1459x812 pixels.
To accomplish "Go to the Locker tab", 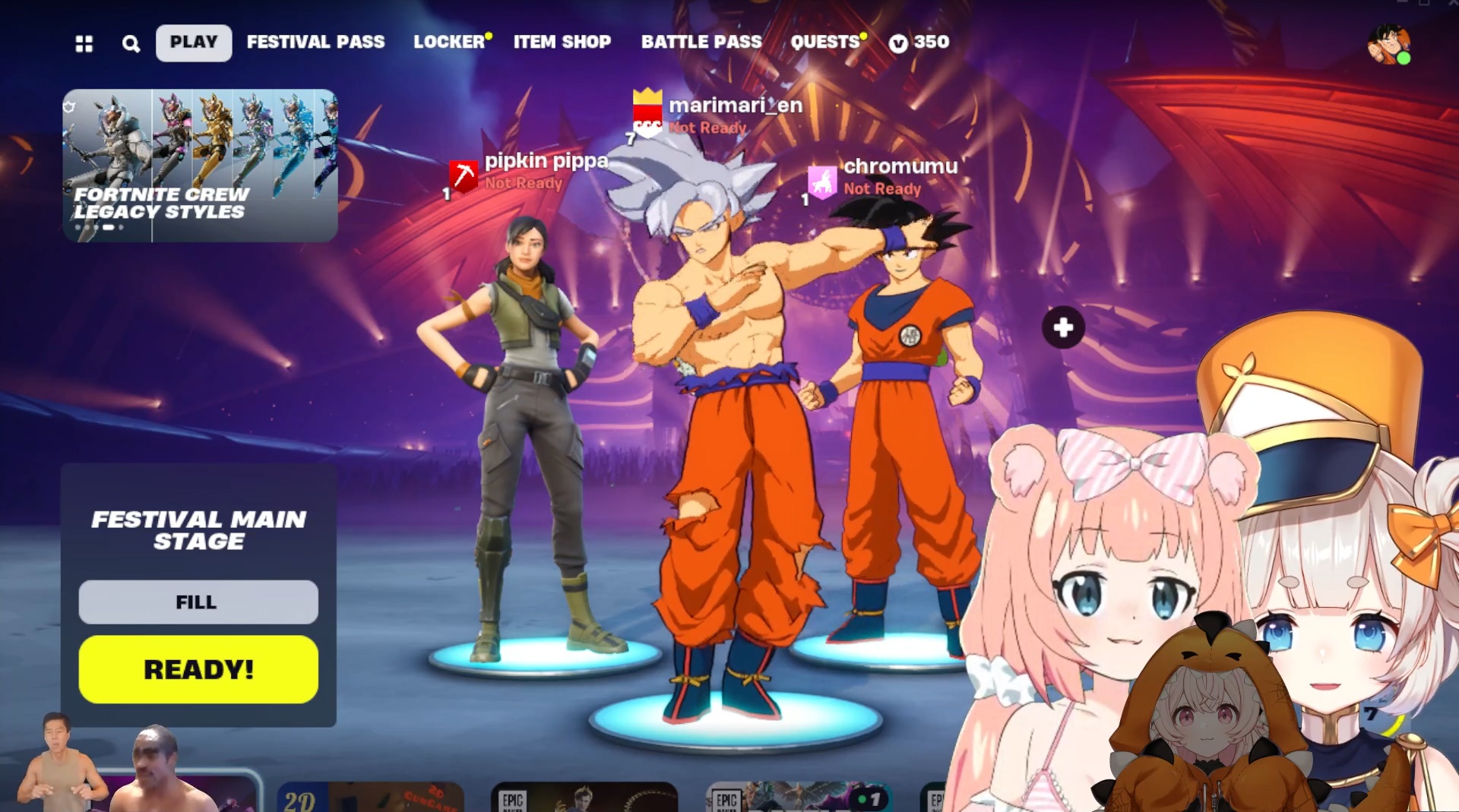I will [x=449, y=43].
